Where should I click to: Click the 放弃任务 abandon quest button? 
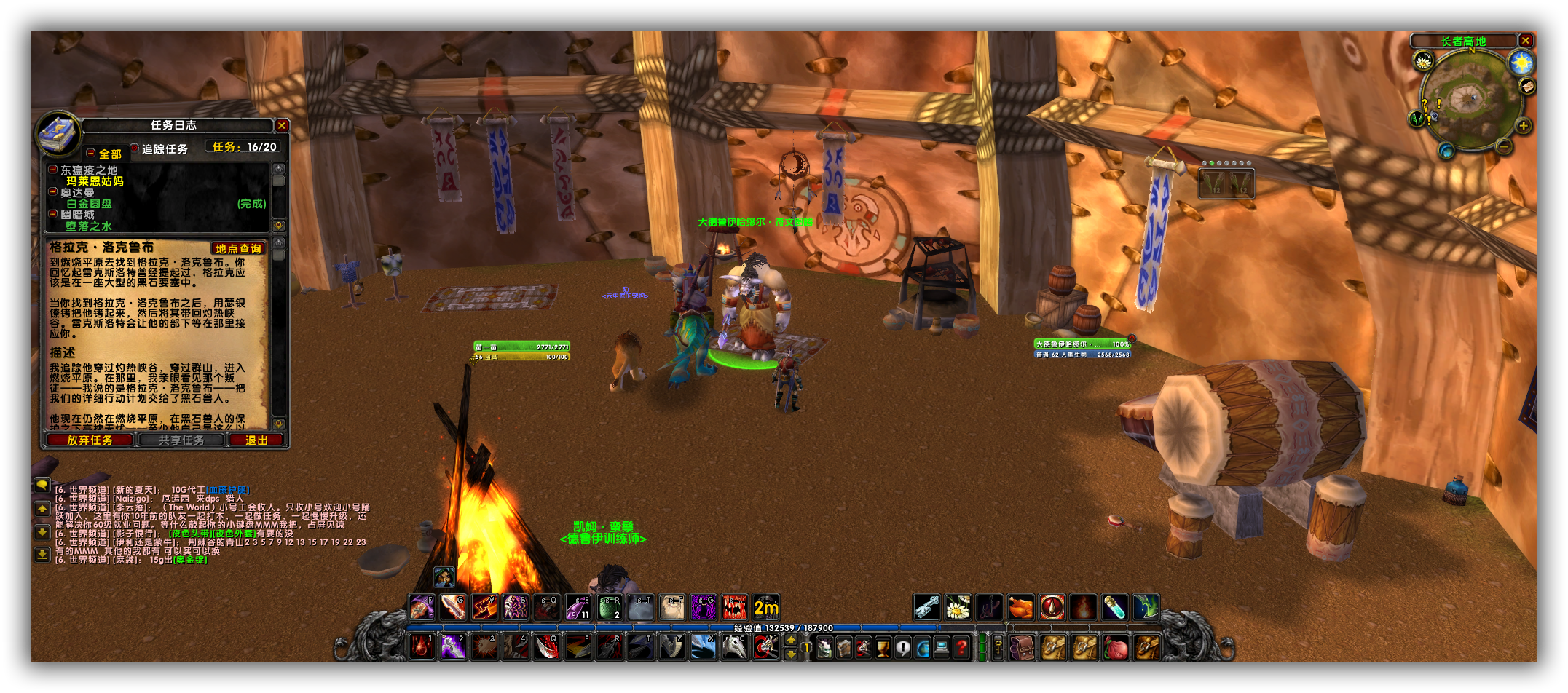pos(90,440)
